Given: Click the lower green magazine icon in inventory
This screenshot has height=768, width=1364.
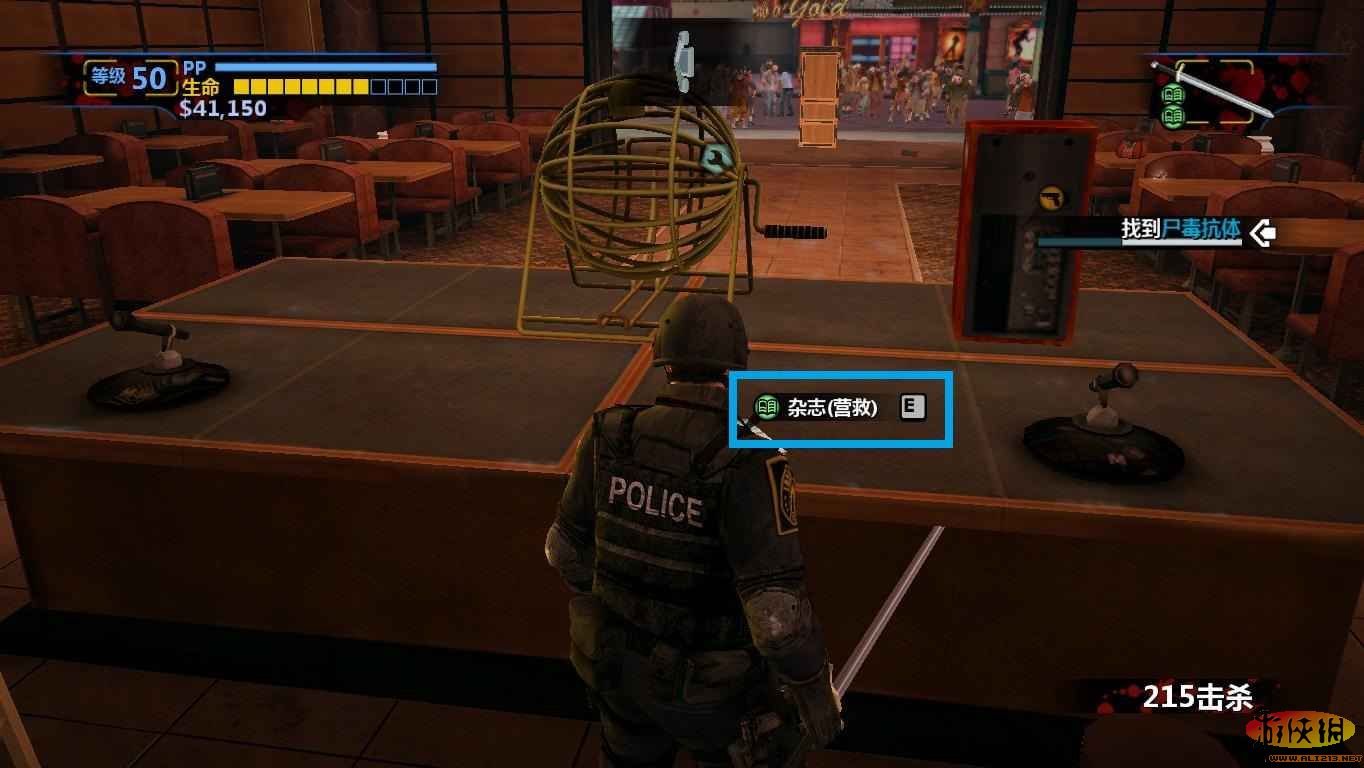Looking at the screenshot, I should point(1173,116).
